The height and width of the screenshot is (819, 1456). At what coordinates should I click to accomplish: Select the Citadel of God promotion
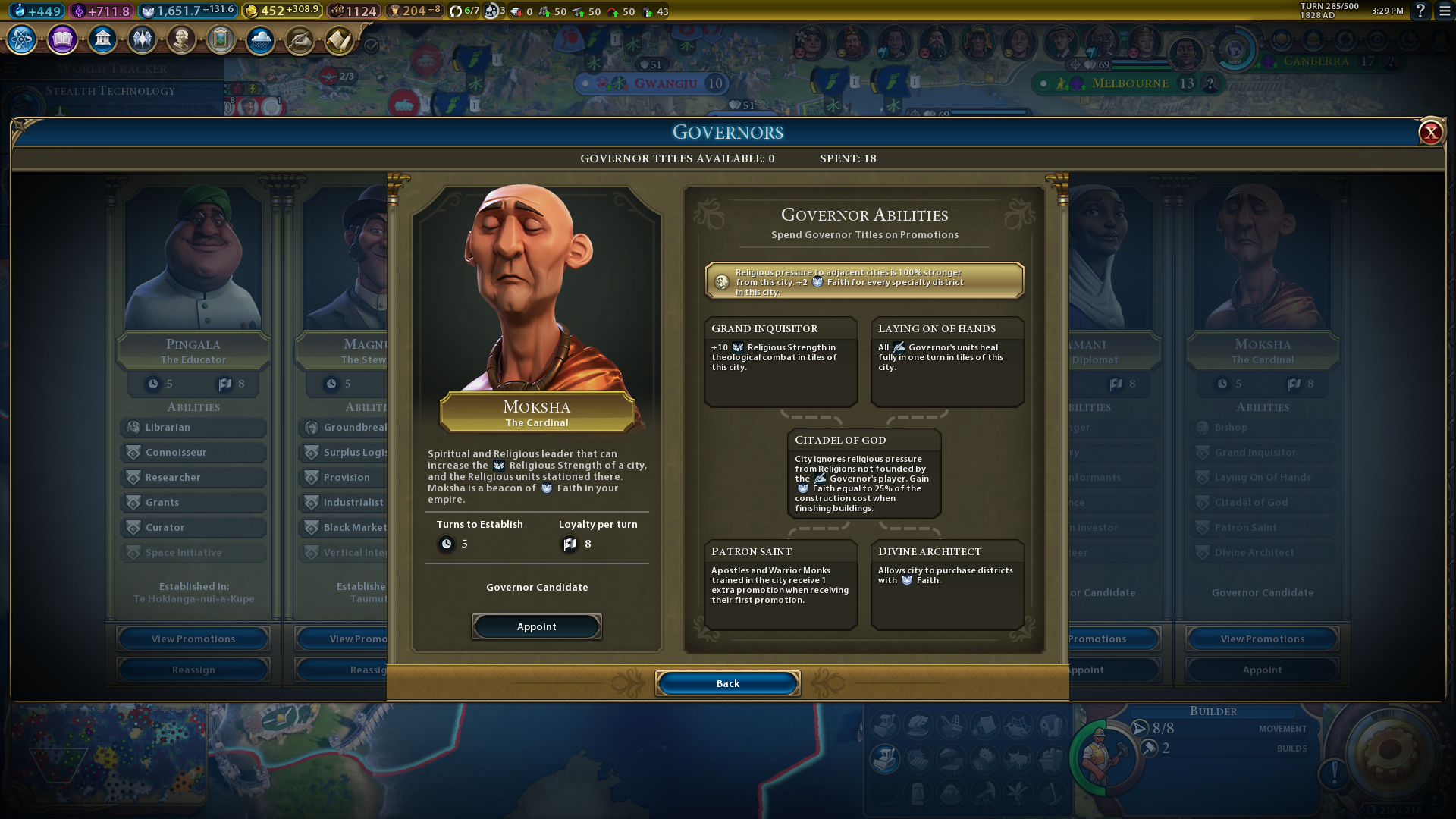click(864, 473)
